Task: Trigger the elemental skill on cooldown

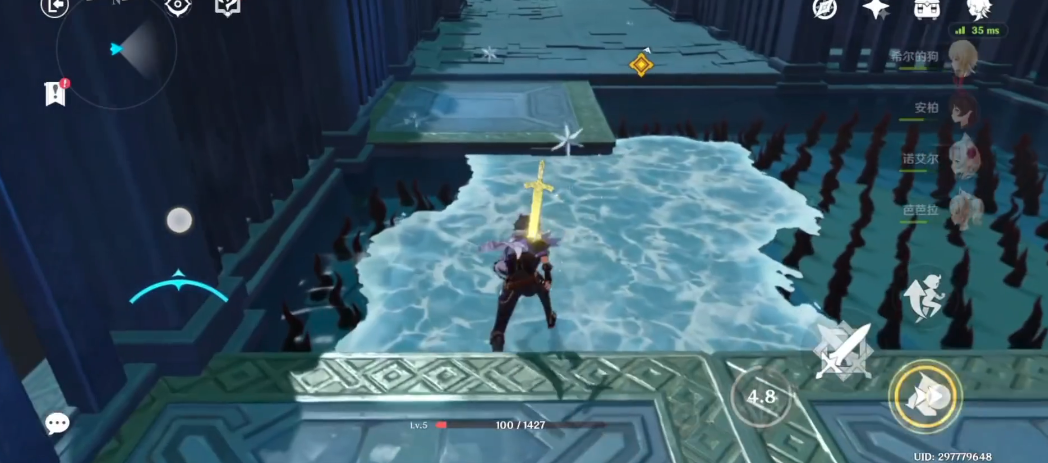Action: 761,397
